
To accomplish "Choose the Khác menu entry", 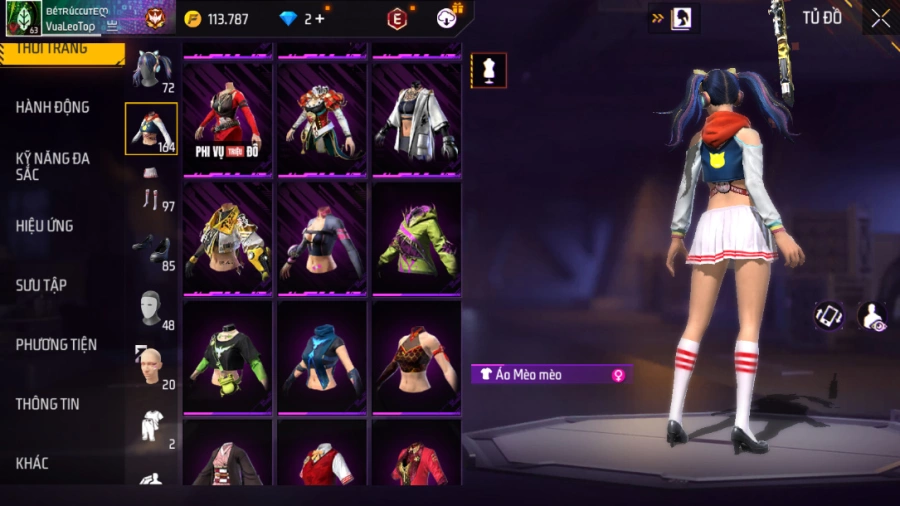I will [x=32, y=463].
